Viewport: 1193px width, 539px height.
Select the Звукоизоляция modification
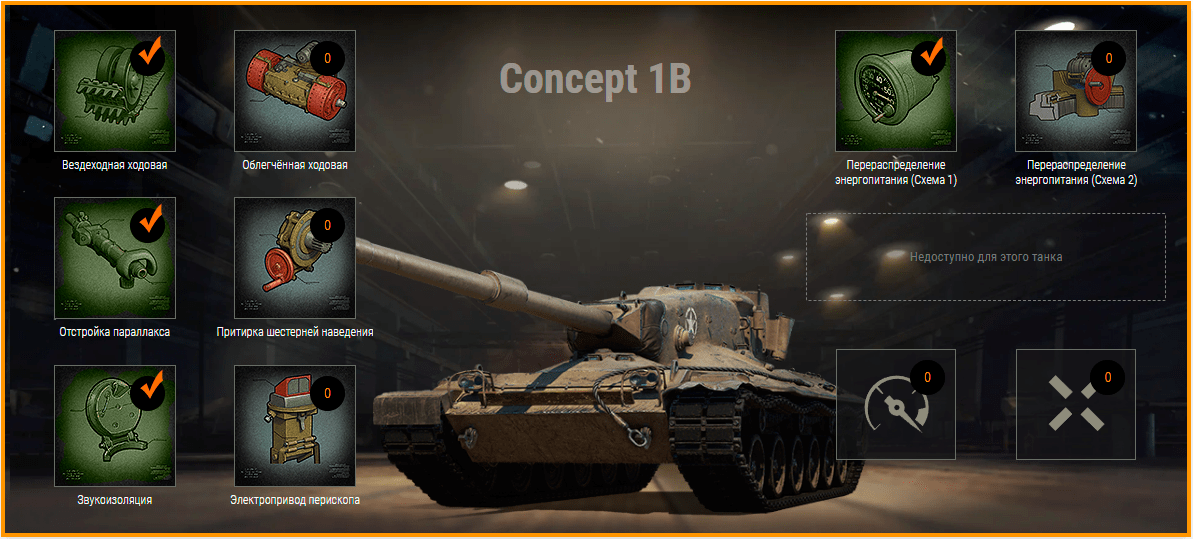click(114, 426)
